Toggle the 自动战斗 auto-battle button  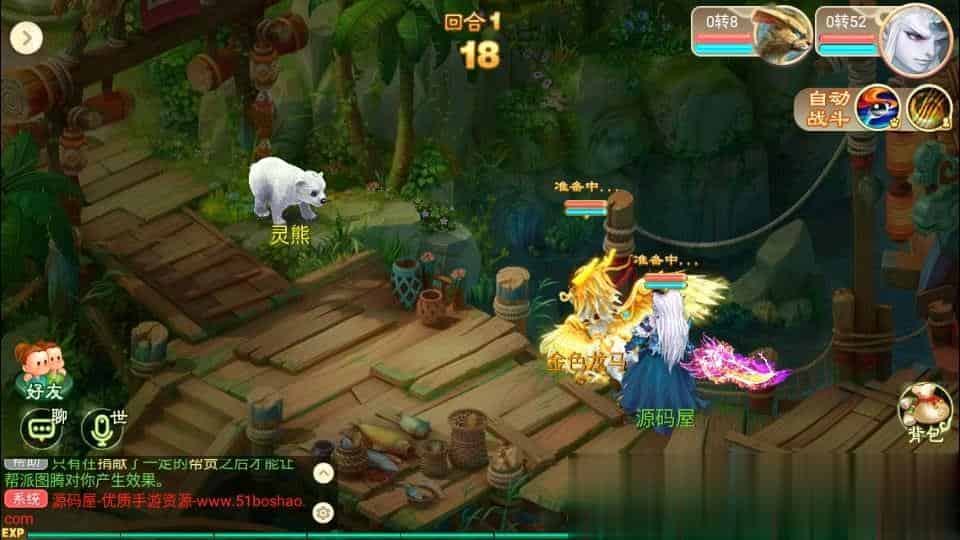tap(829, 109)
